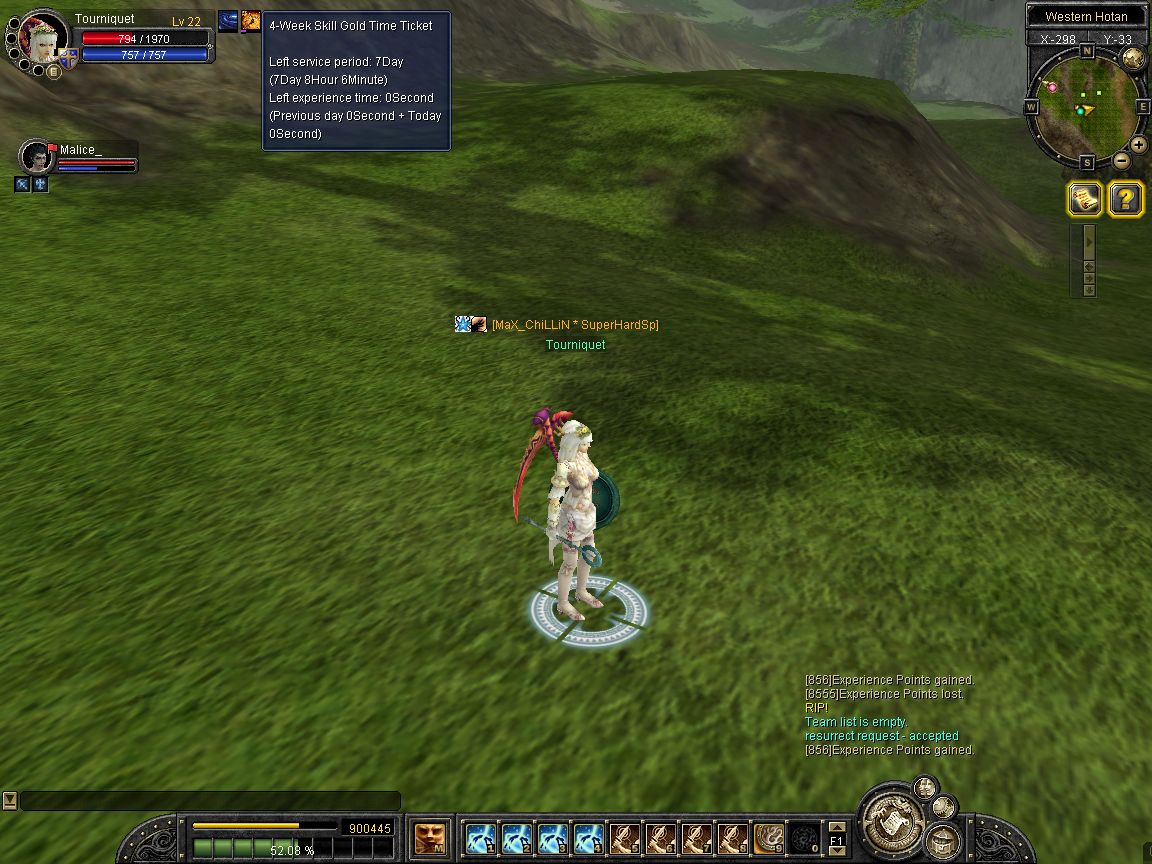Expand the side panel arrow tab
Image resolution: width=1152 pixels, height=864 pixels.
1089,240
